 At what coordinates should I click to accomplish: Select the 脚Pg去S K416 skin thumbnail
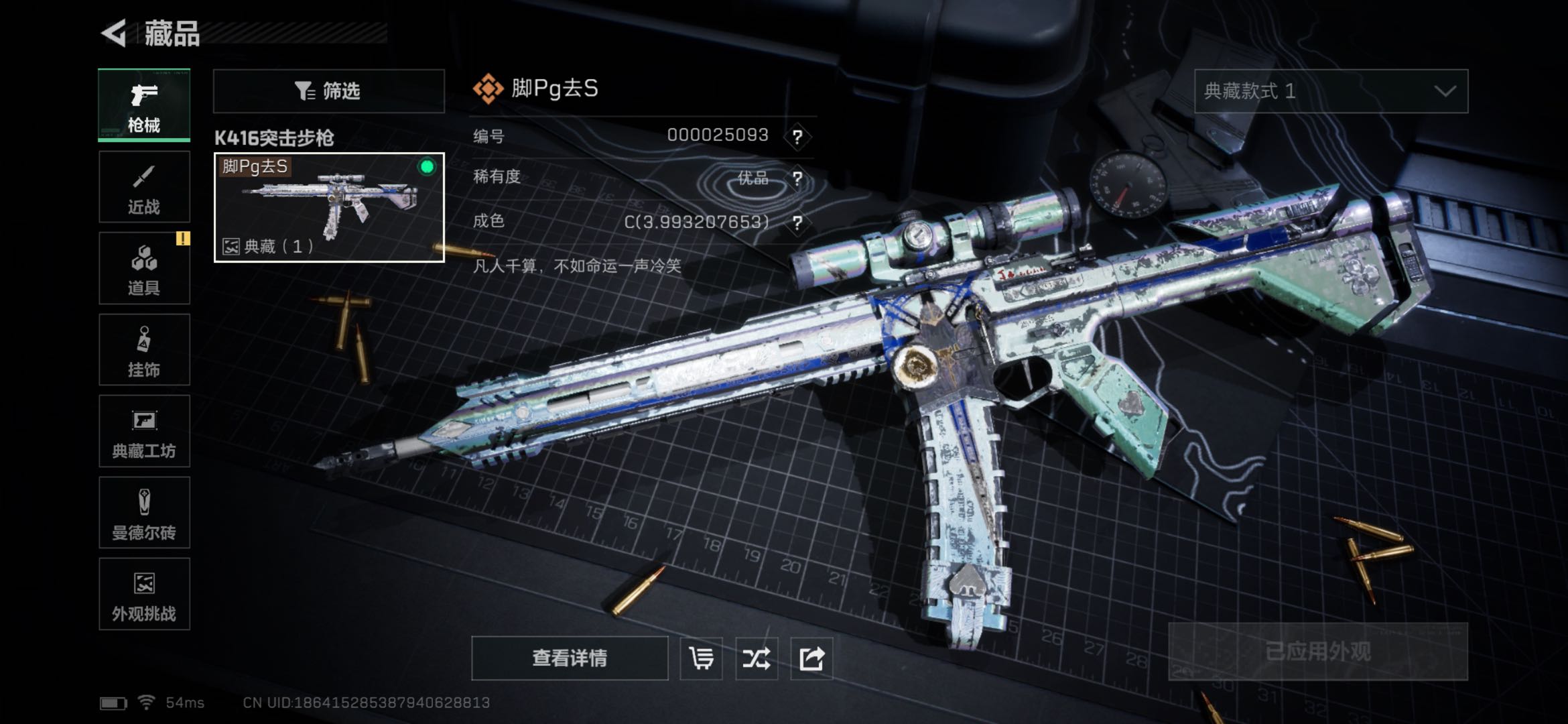328,207
